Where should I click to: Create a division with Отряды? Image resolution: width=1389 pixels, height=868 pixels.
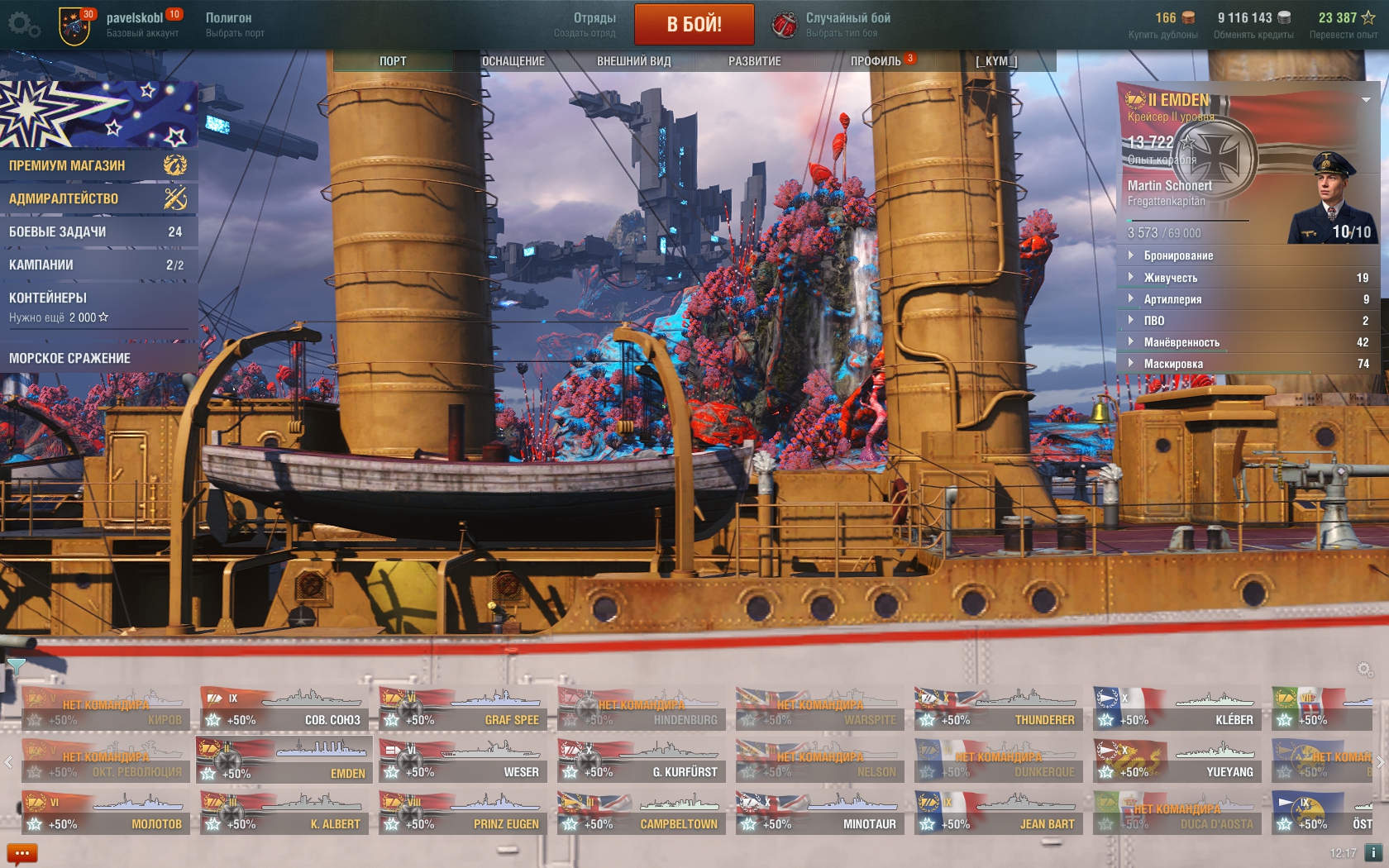tap(585, 25)
